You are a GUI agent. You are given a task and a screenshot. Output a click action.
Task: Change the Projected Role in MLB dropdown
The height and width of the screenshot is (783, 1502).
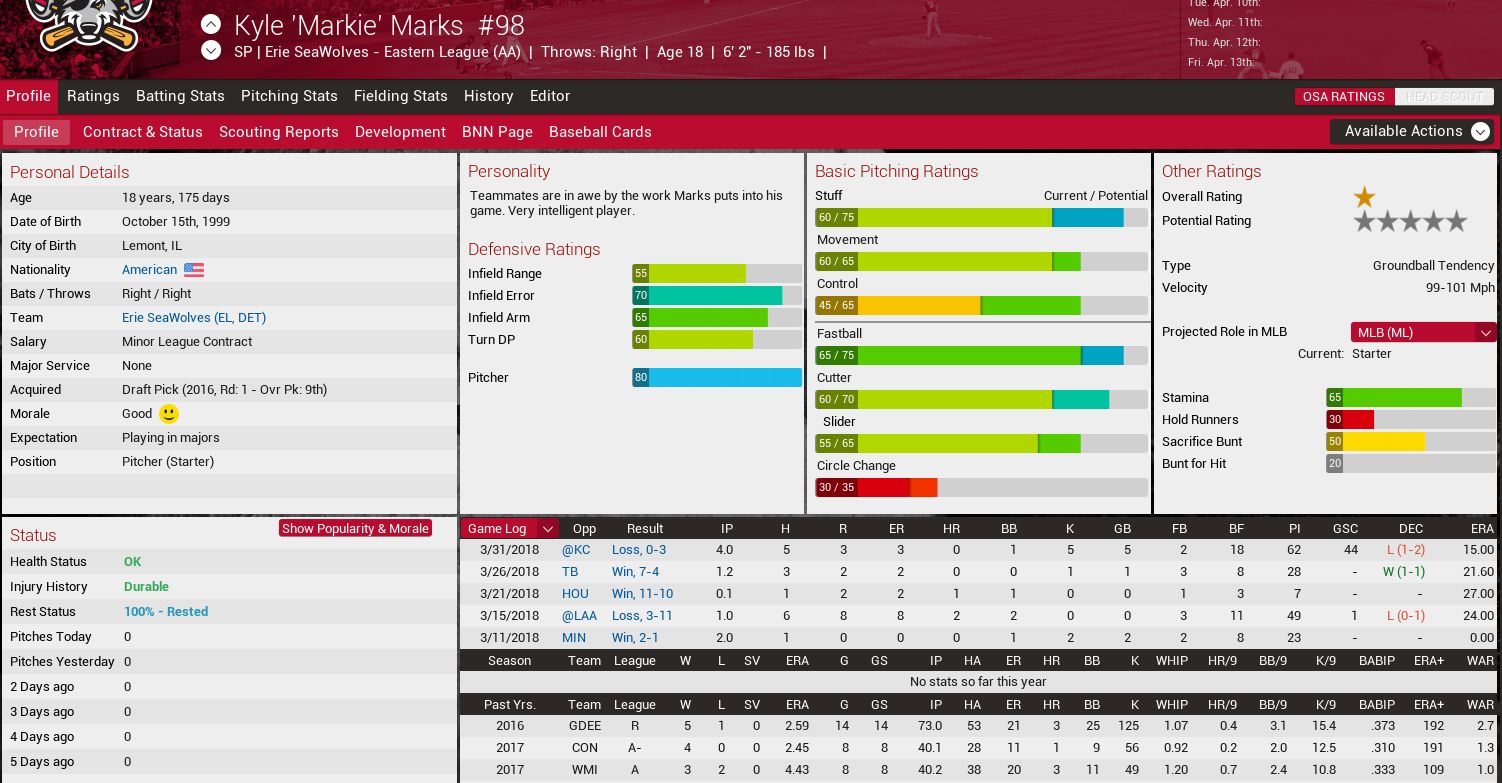point(1423,332)
